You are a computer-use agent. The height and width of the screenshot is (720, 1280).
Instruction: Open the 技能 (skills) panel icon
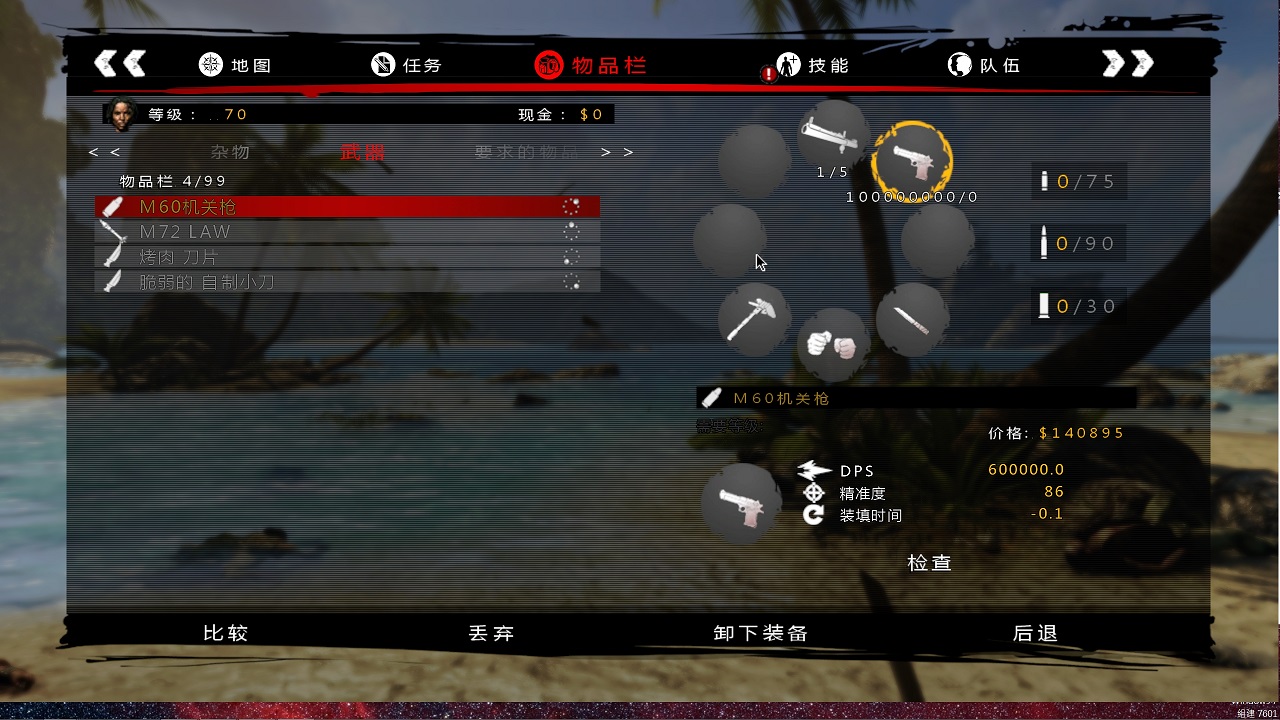click(790, 64)
